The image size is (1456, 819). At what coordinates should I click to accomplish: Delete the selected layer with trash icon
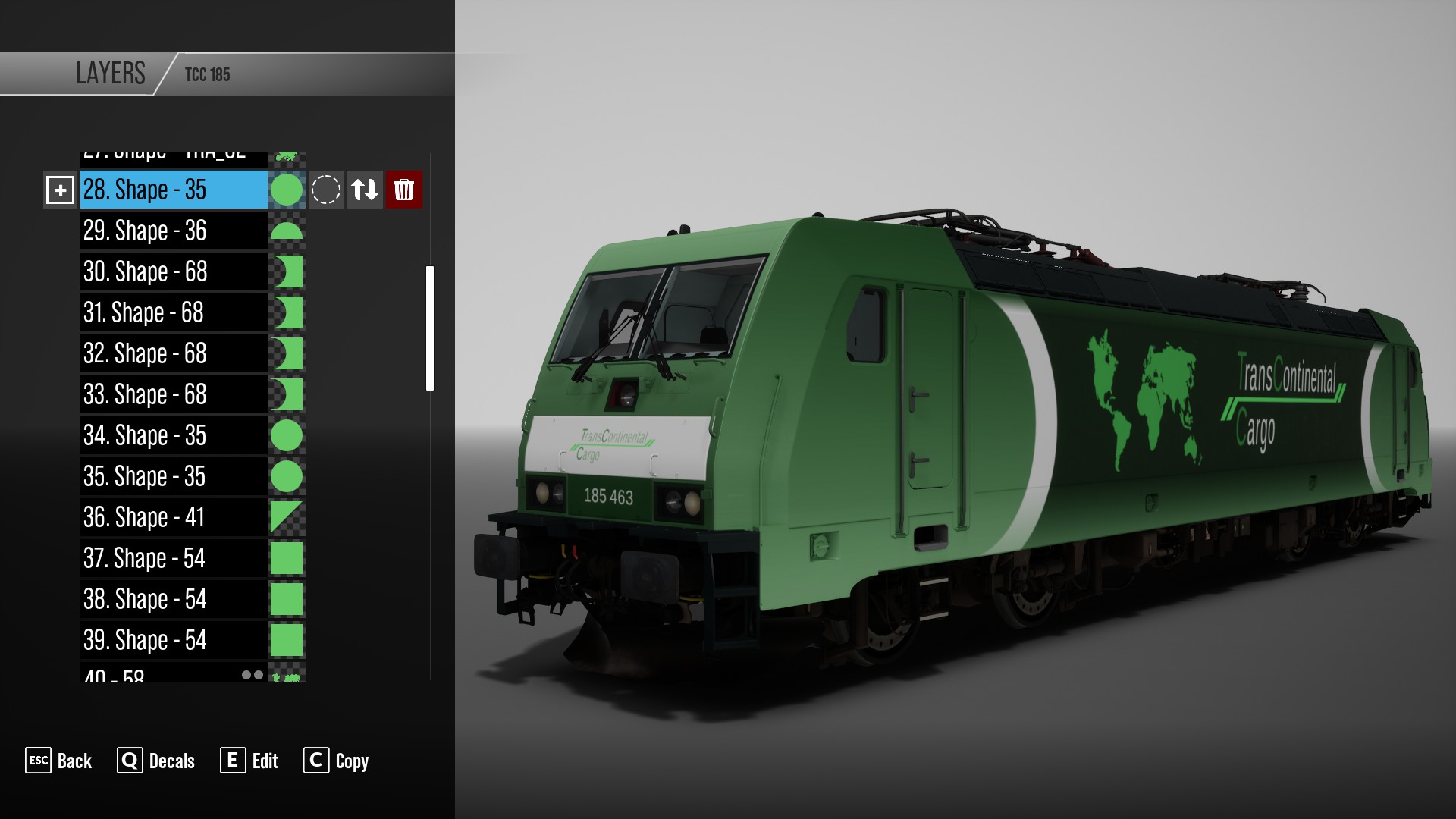403,190
